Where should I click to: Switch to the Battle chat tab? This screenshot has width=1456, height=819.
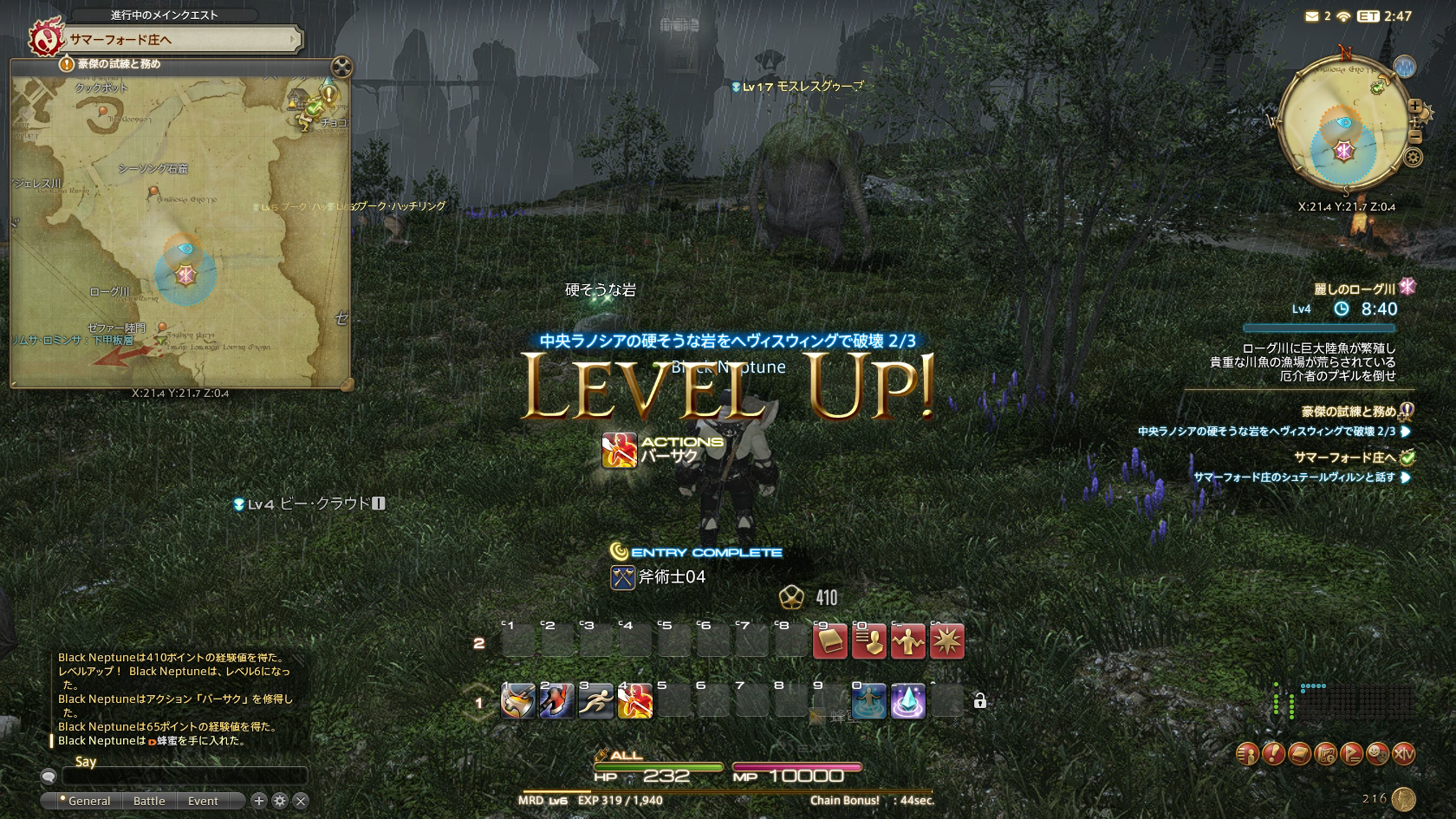(x=149, y=801)
